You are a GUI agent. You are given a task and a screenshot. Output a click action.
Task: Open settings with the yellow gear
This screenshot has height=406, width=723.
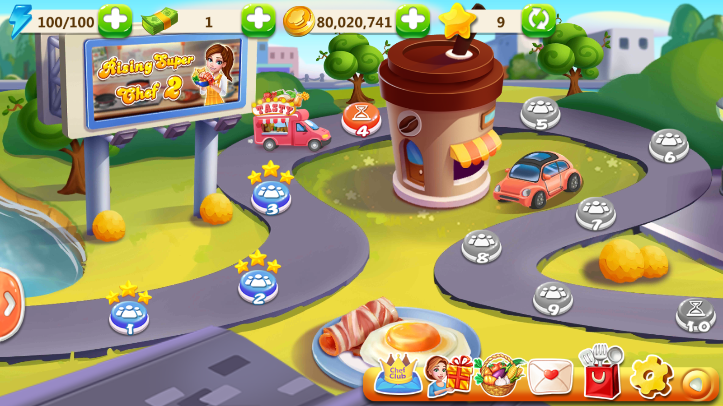click(650, 376)
